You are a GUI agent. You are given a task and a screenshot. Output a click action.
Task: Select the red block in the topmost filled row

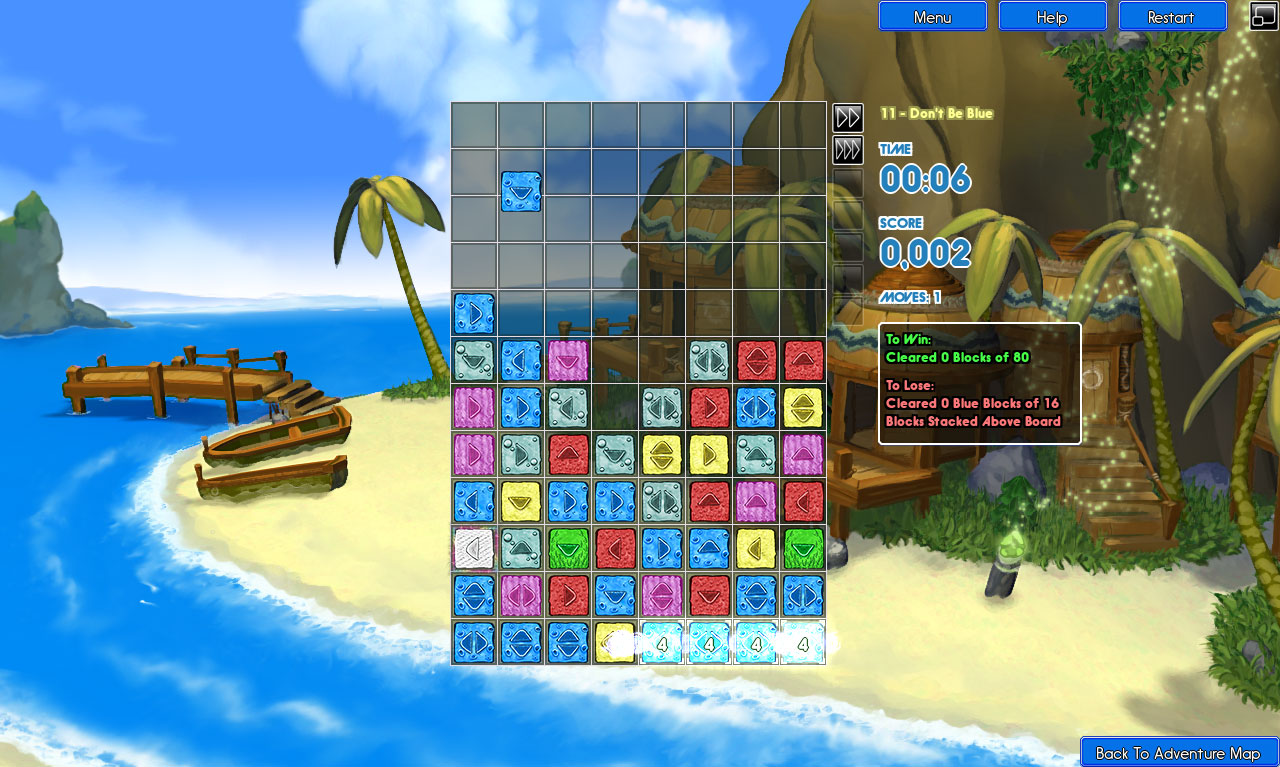point(757,360)
